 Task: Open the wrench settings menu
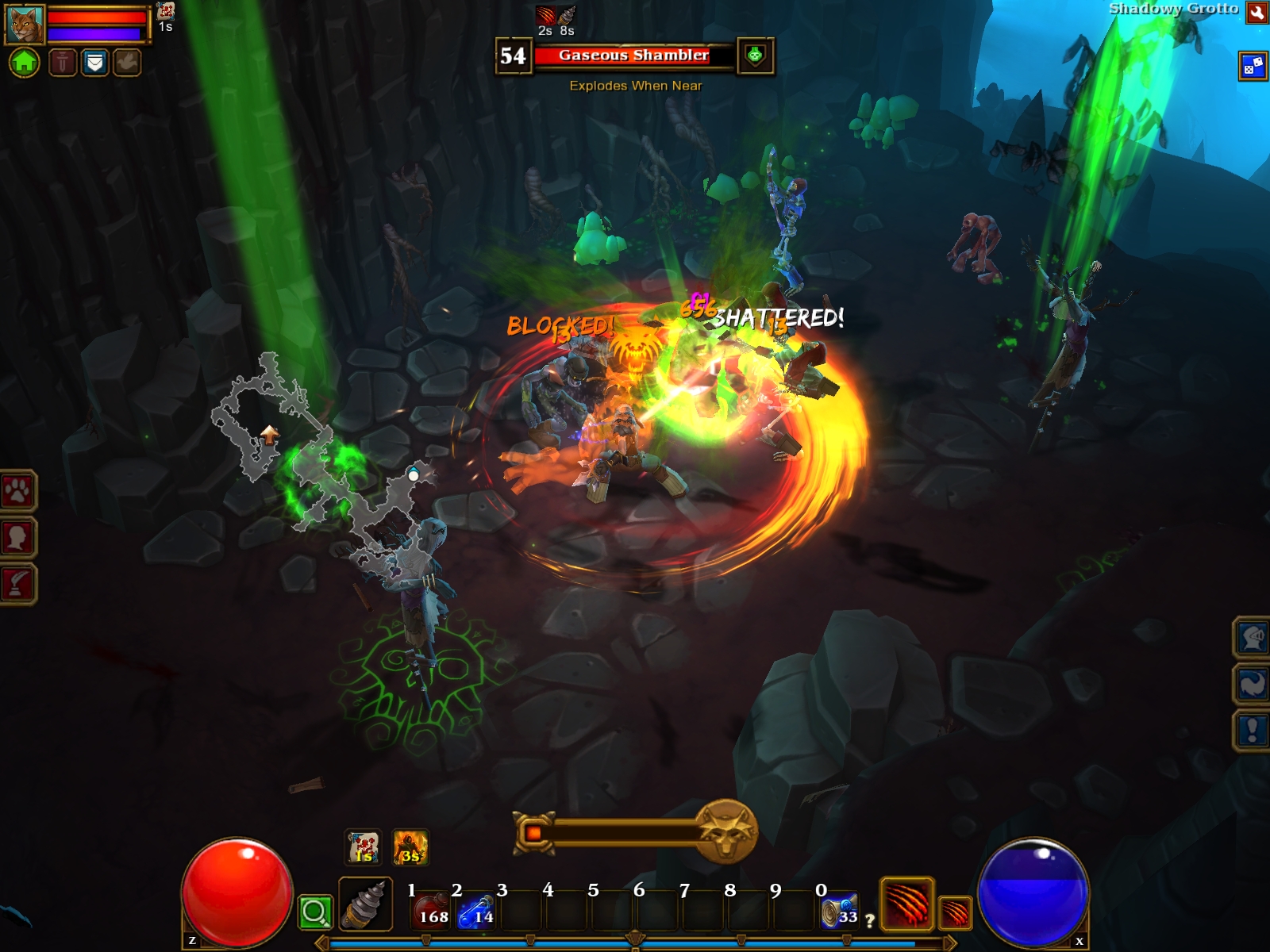tap(1257, 12)
